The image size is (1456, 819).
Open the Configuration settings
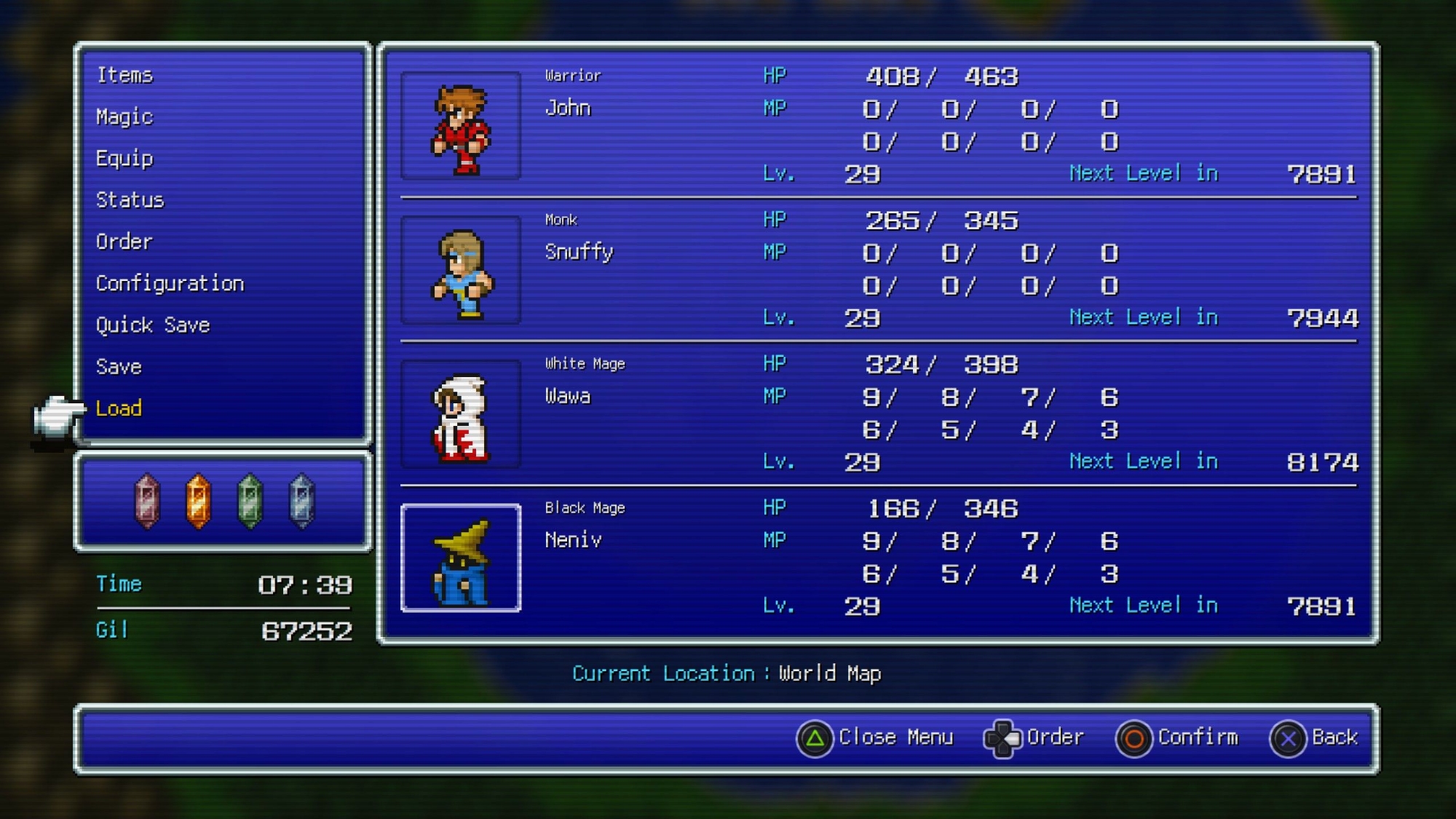170,283
